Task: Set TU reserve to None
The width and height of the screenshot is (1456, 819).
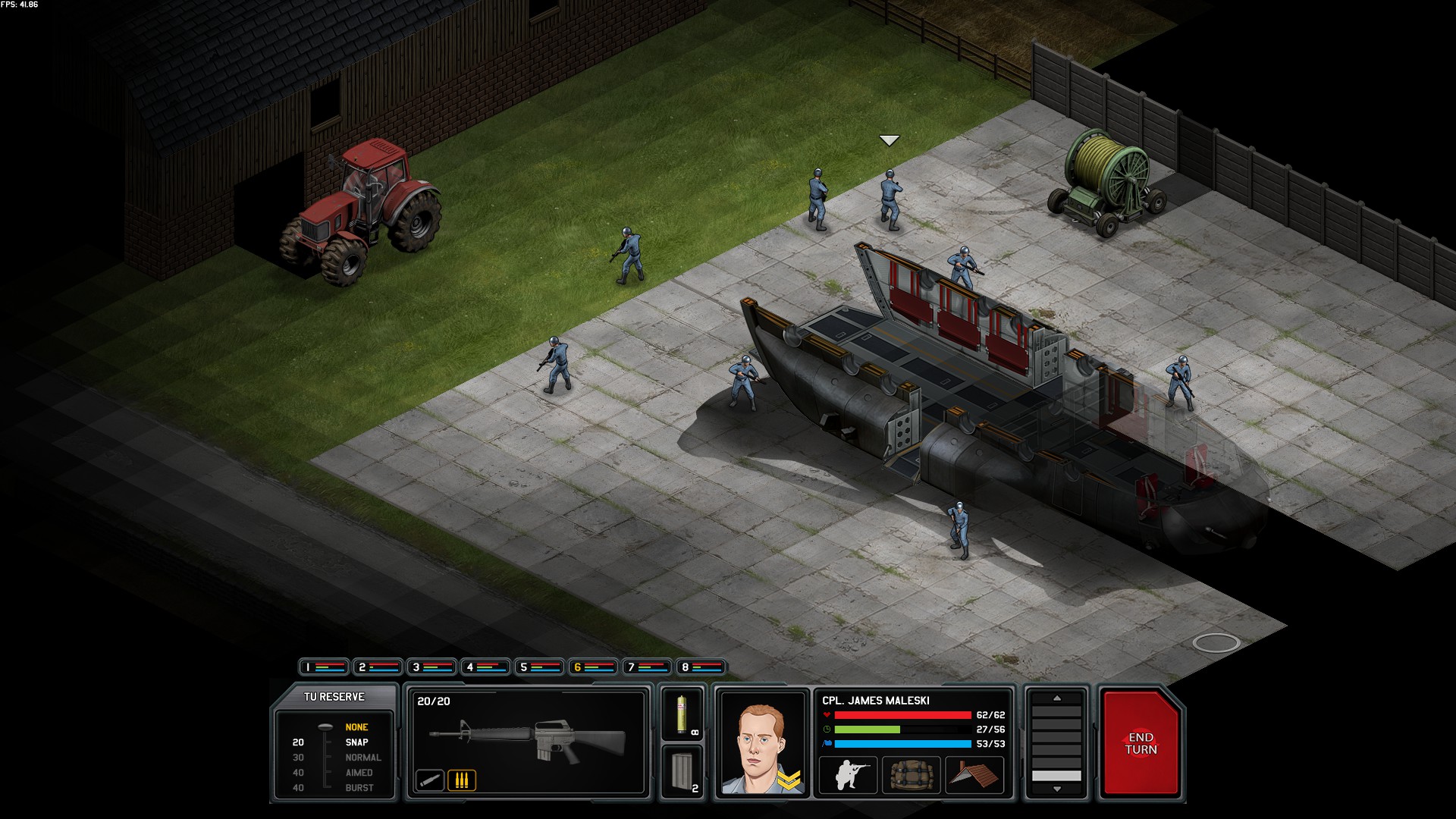Action: pos(356,727)
